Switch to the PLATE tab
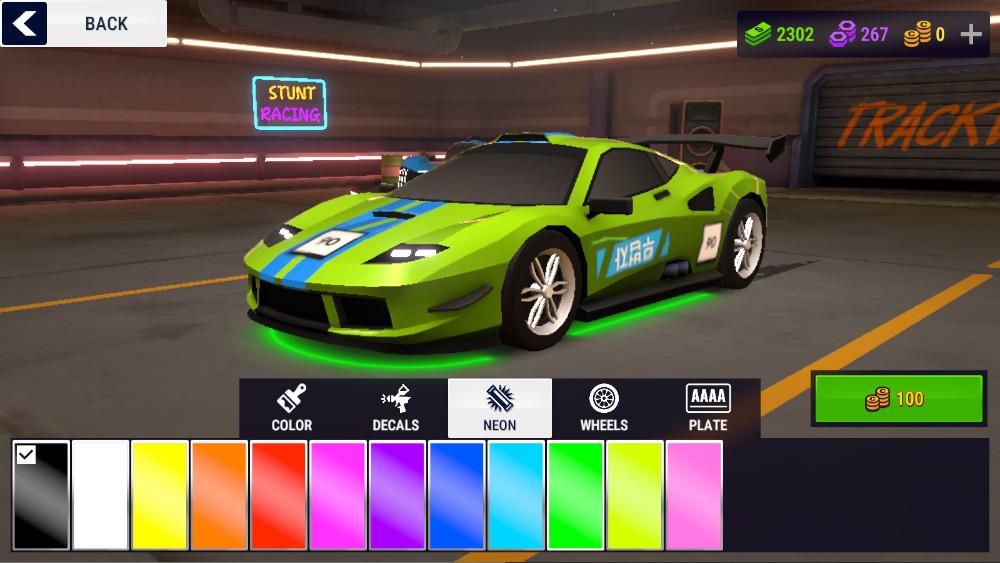Viewport: 1000px width, 563px height. pyautogui.click(x=708, y=408)
